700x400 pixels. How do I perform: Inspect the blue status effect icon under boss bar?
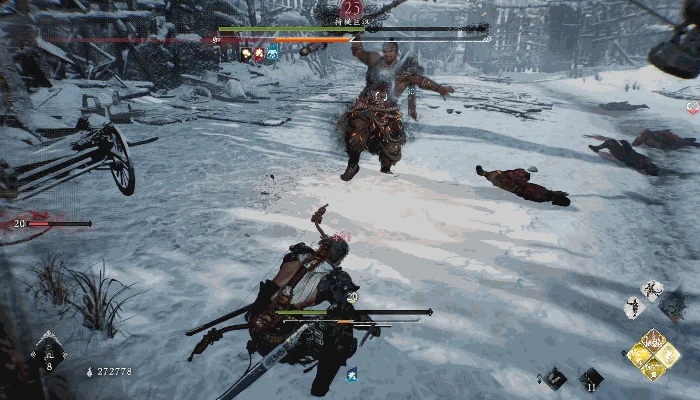(x=272, y=53)
